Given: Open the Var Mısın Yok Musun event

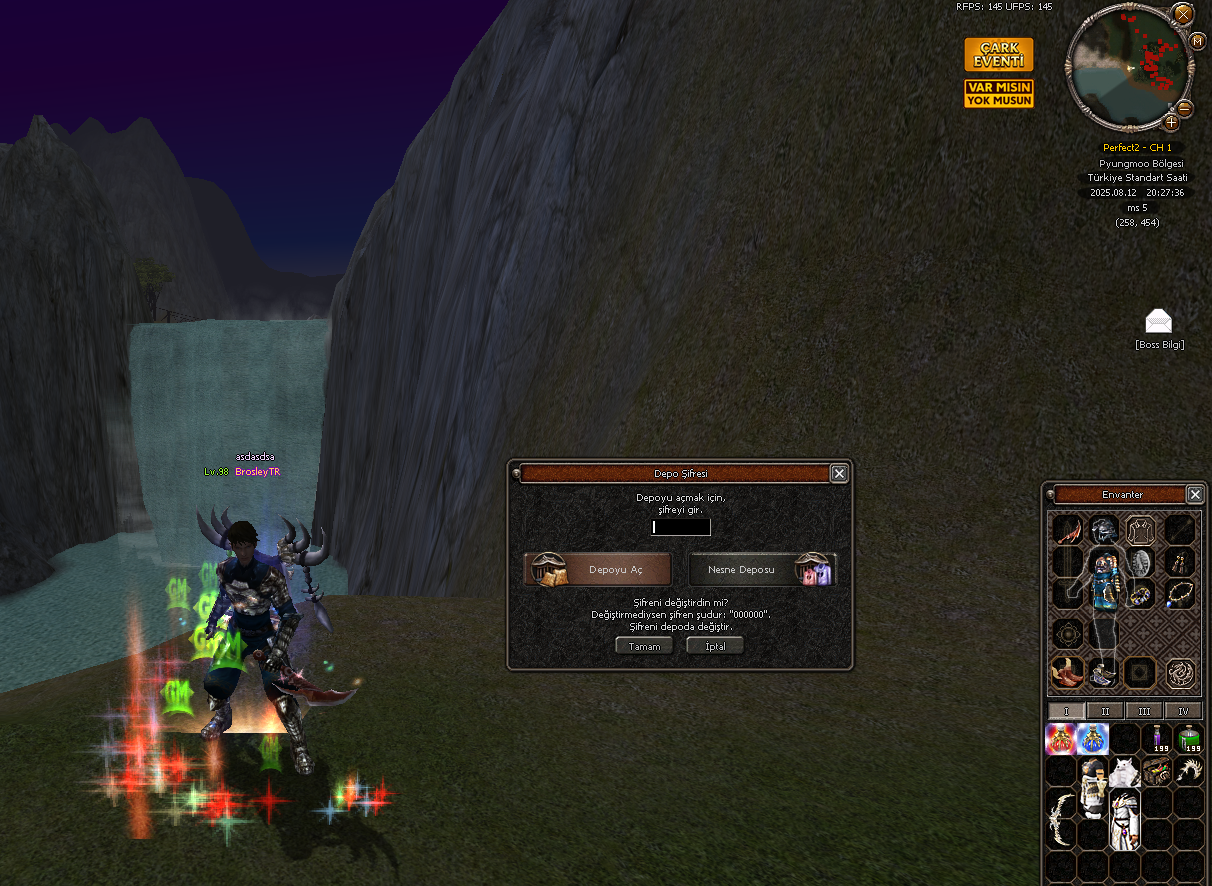Looking at the screenshot, I should coord(998,94).
